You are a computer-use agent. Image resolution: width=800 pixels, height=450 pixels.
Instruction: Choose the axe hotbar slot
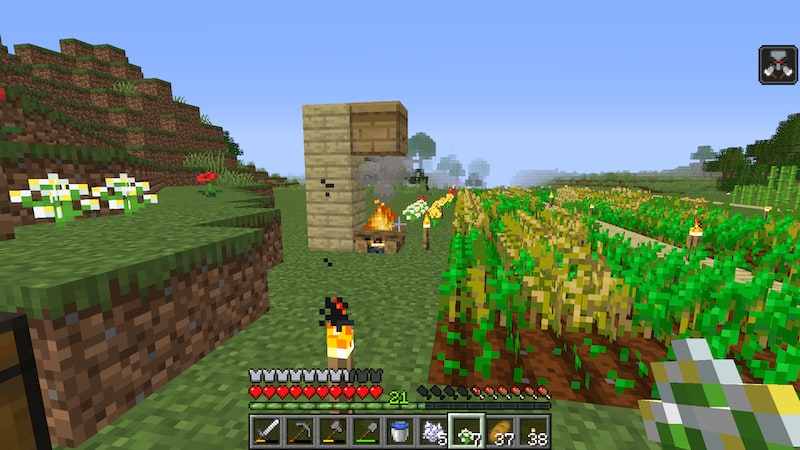(333, 431)
